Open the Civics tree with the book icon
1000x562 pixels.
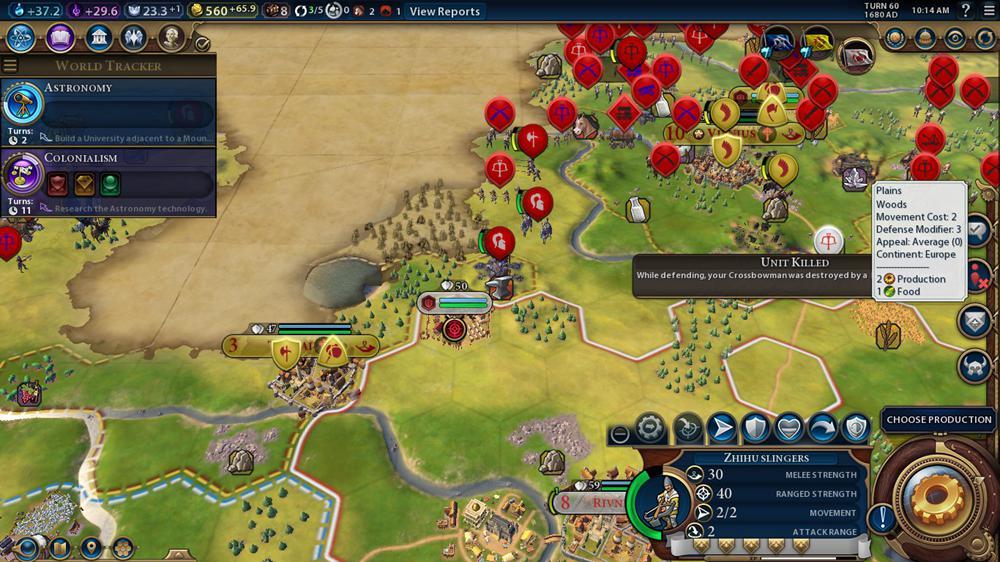pyautogui.click(x=60, y=38)
